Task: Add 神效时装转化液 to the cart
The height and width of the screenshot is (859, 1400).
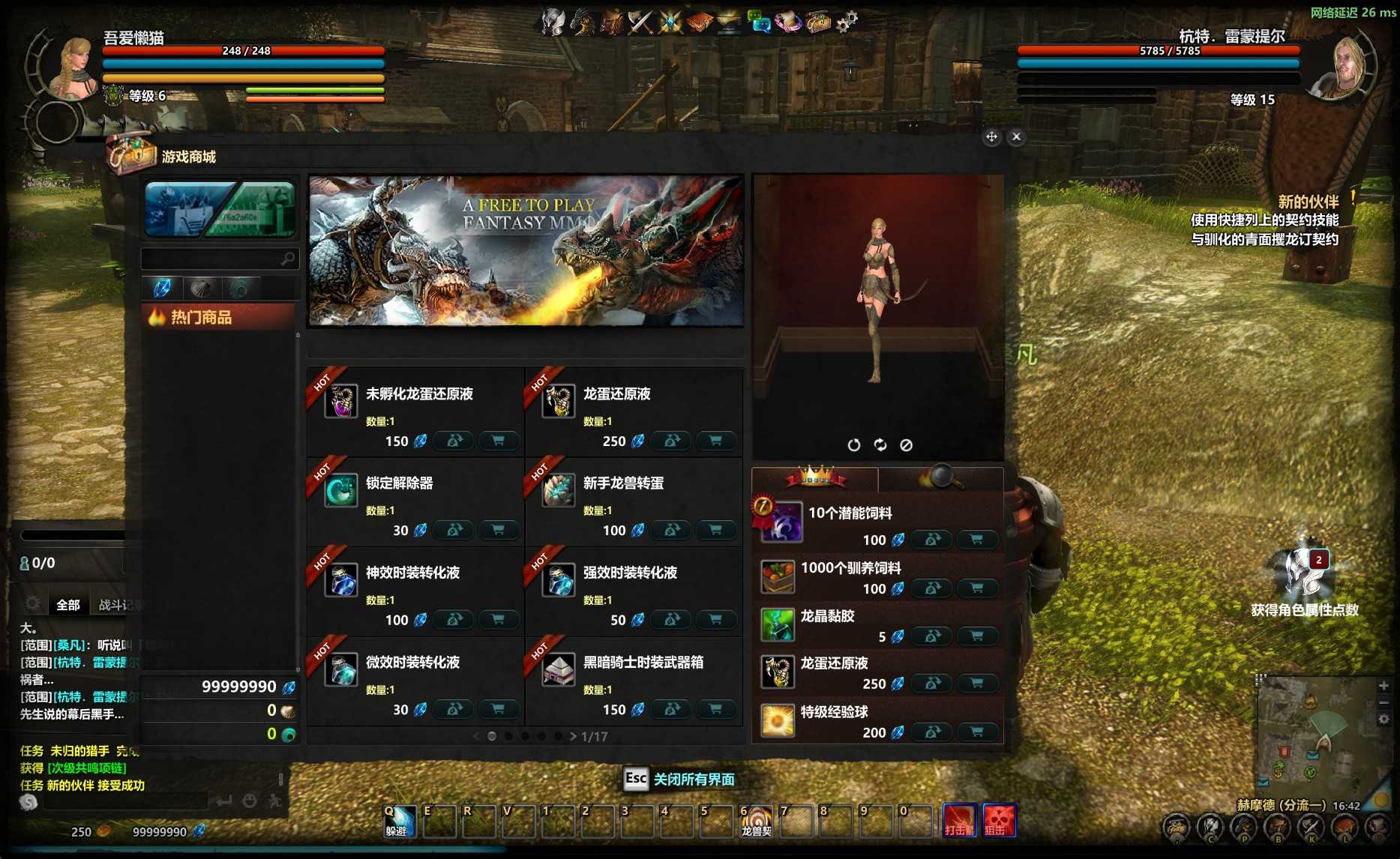Action: pyautogui.click(x=498, y=620)
